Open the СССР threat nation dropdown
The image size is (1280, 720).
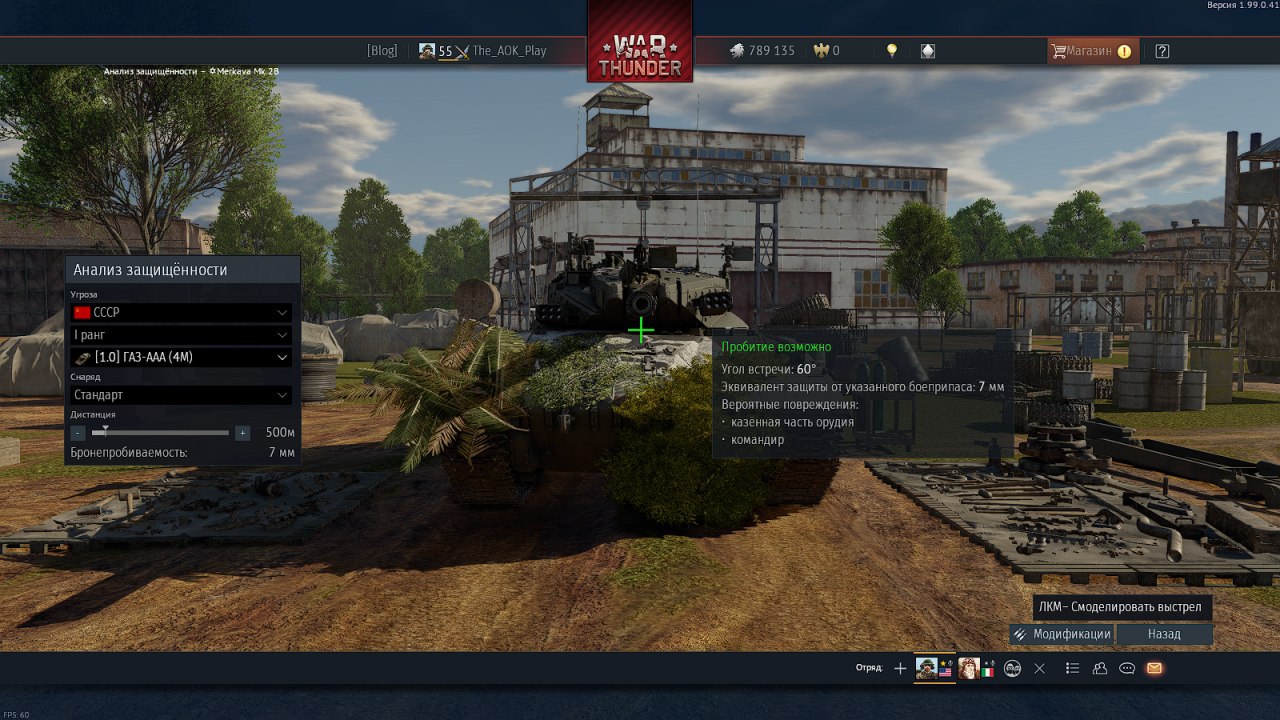tap(181, 312)
